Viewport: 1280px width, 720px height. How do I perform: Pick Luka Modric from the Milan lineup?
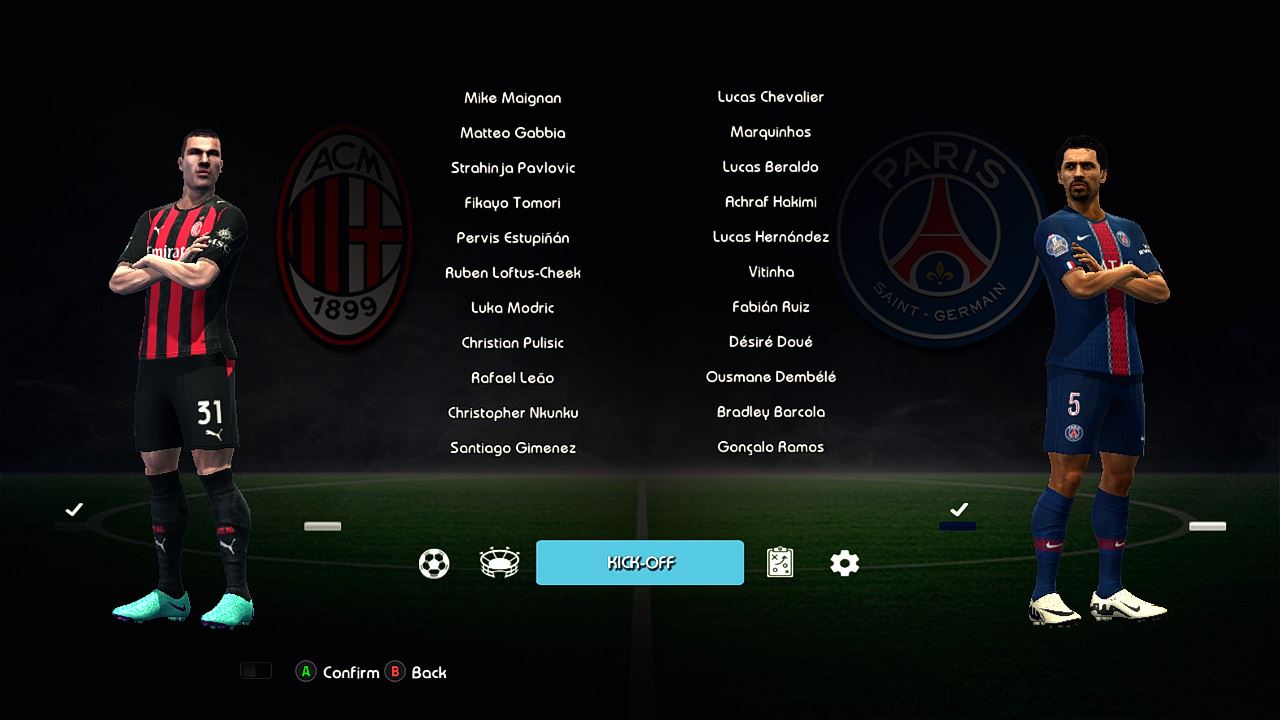513,308
